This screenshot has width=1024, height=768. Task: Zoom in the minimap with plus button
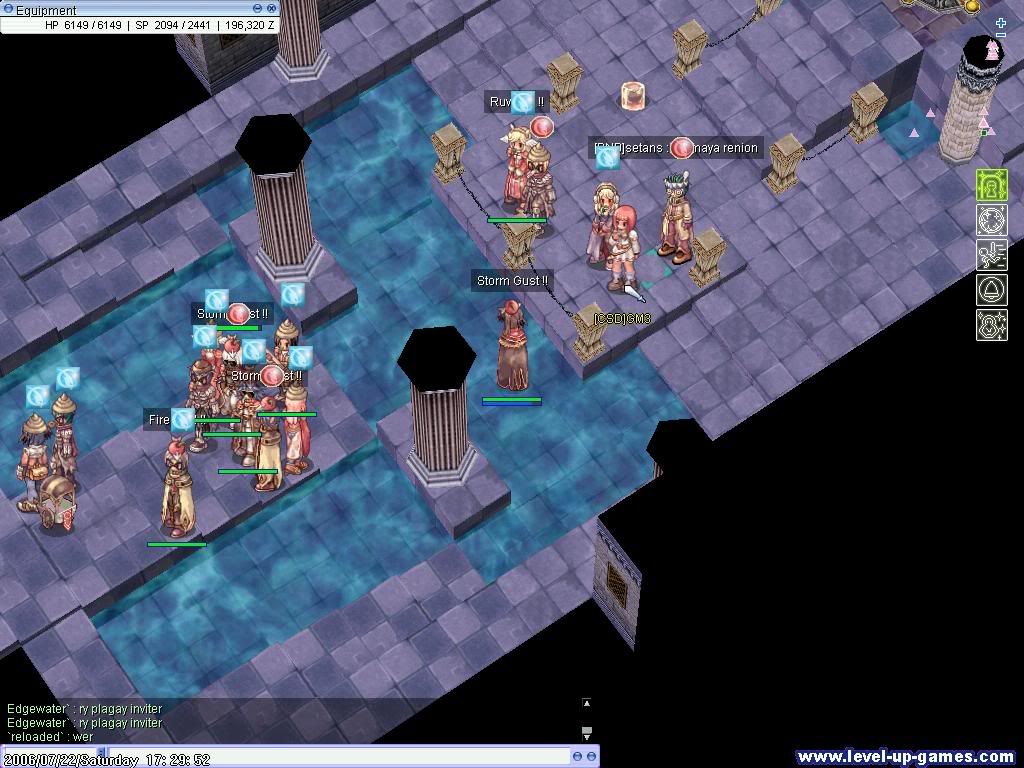[x=1001, y=23]
